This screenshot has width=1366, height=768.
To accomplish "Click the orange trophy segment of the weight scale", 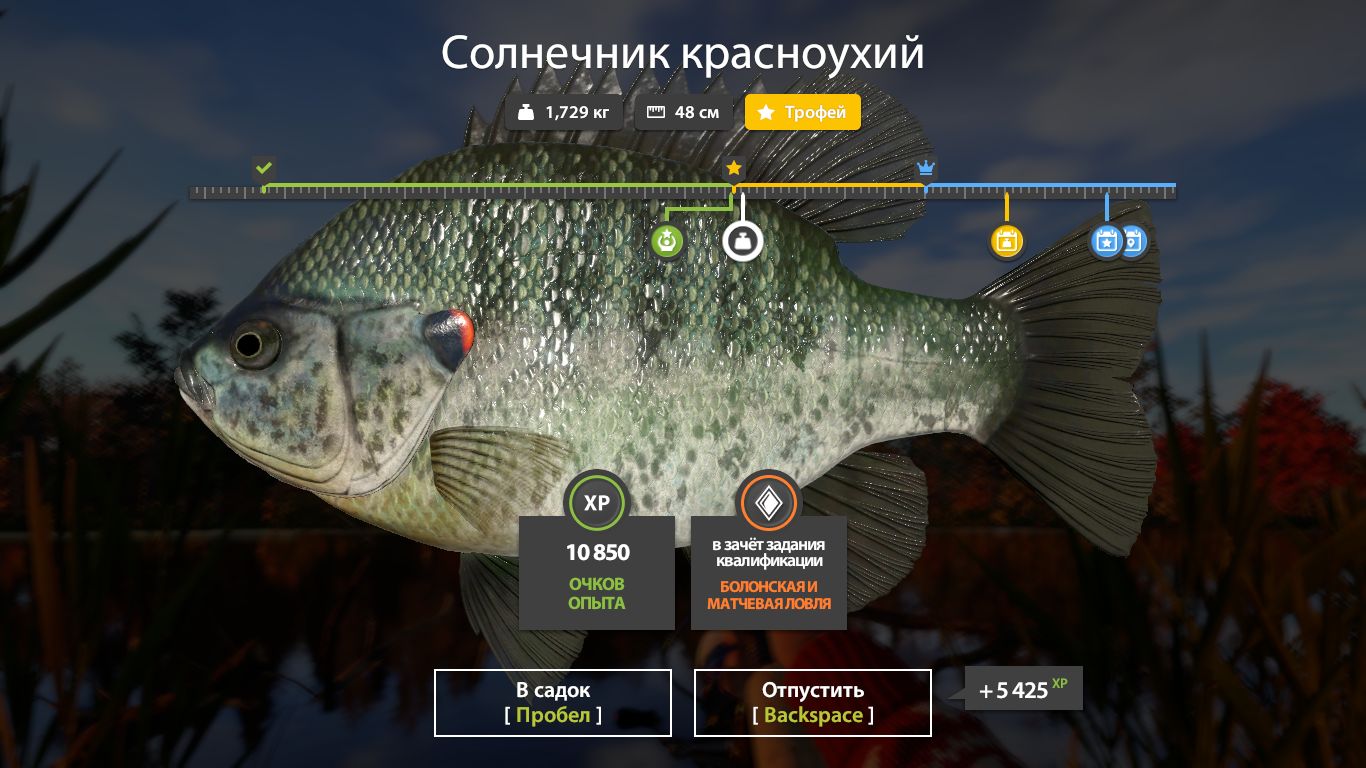I will tap(830, 186).
